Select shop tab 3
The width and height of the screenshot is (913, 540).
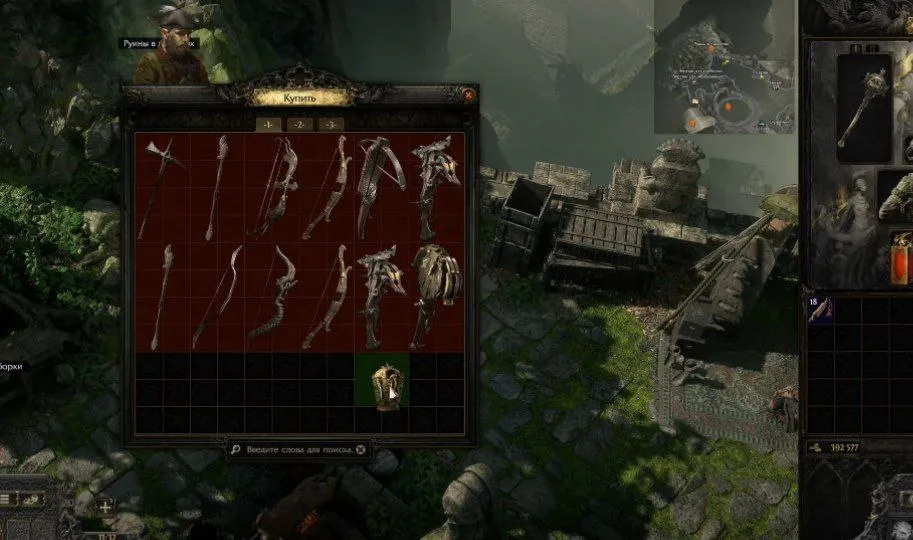(329, 124)
